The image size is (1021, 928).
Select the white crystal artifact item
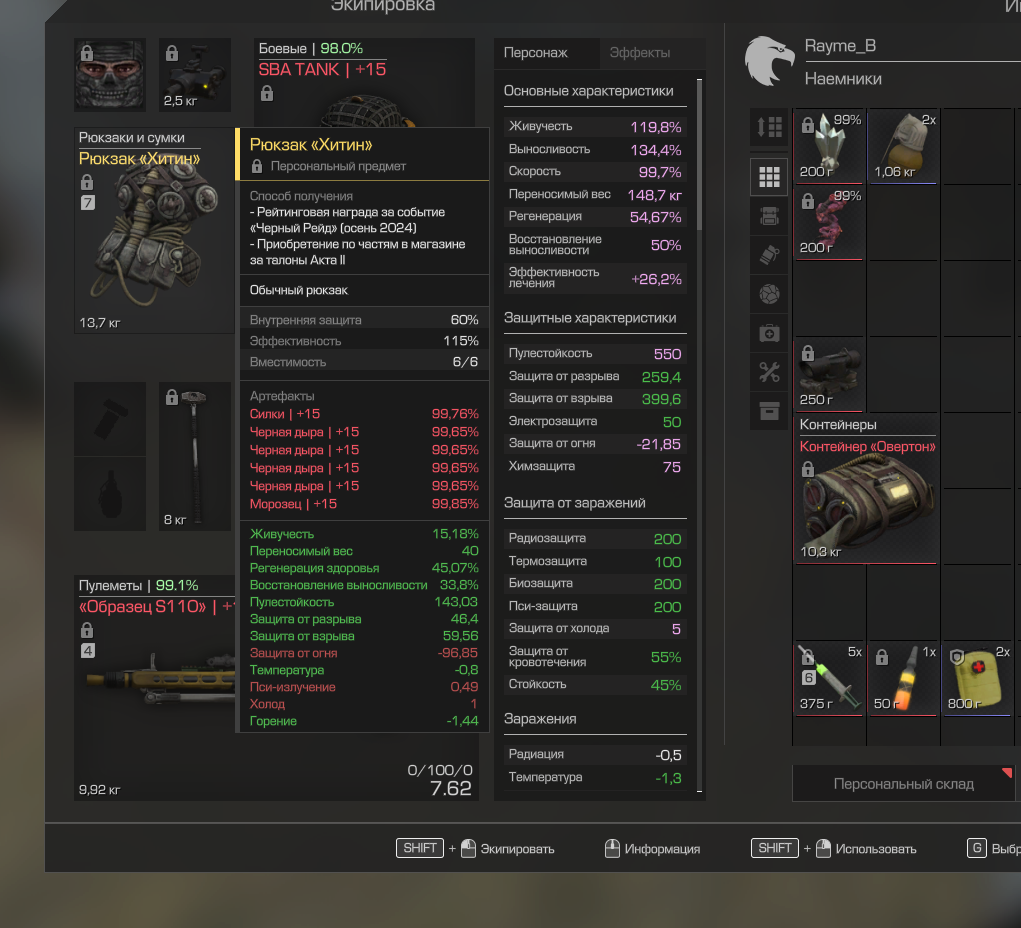point(829,145)
